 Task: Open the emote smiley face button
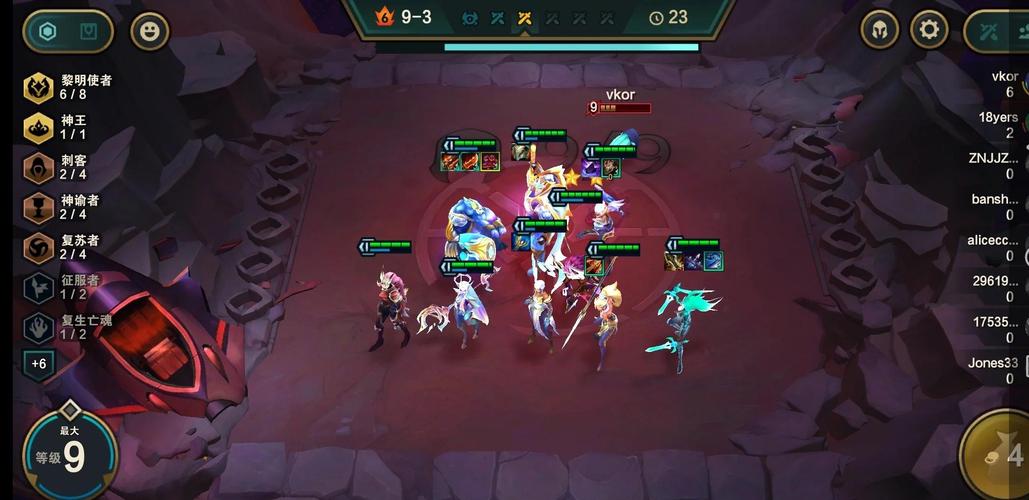150,31
